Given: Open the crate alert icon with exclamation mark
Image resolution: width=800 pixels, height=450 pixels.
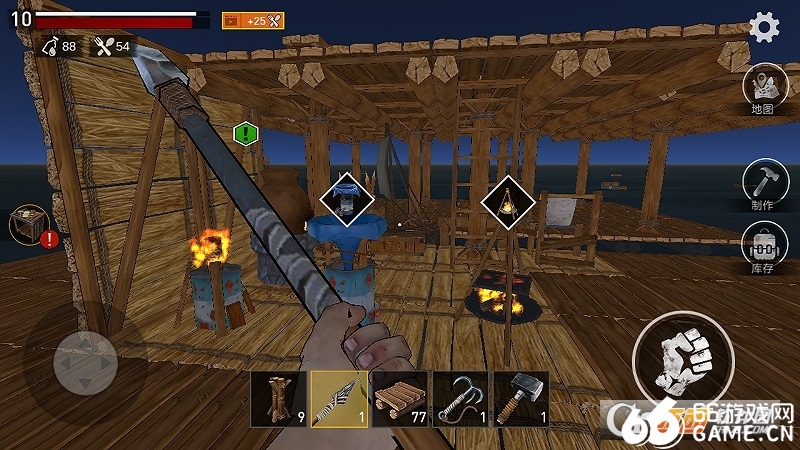Looking at the screenshot, I should (x=29, y=225).
